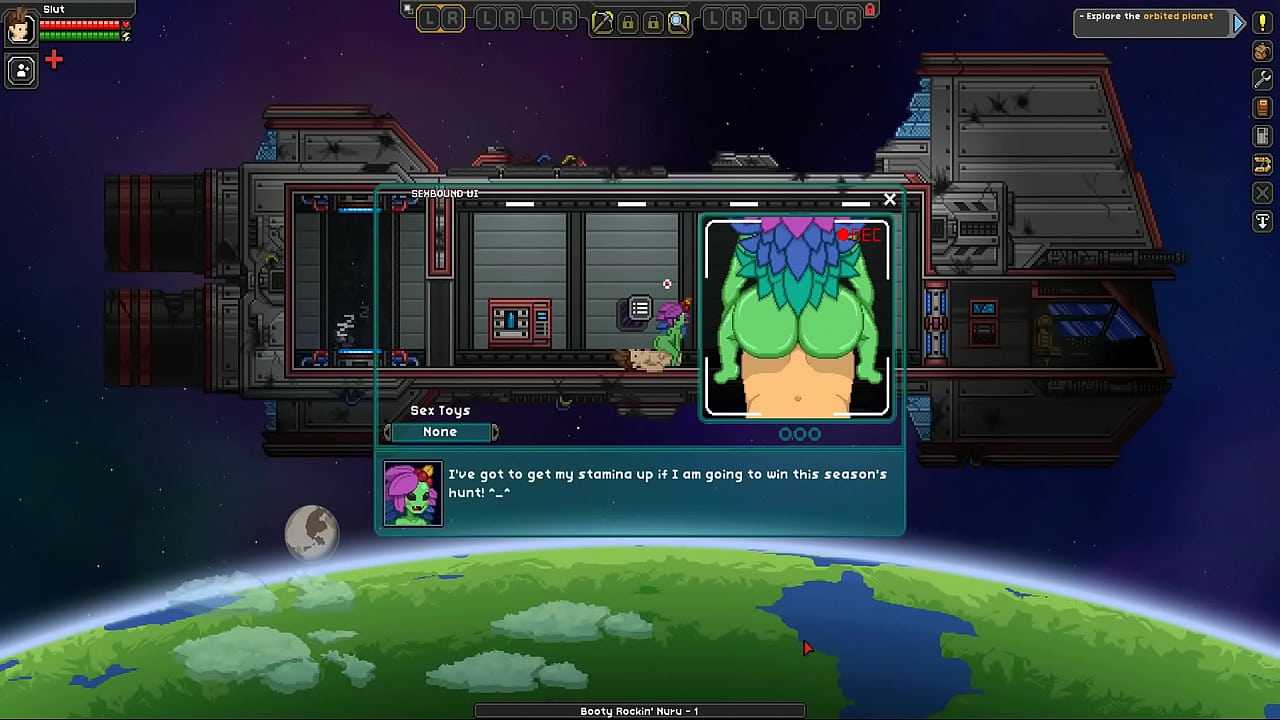This screenshot has width=1280, height=720.
Task: Select the Matter Manipulator pickaxe tool
Action: pos(602,22)
